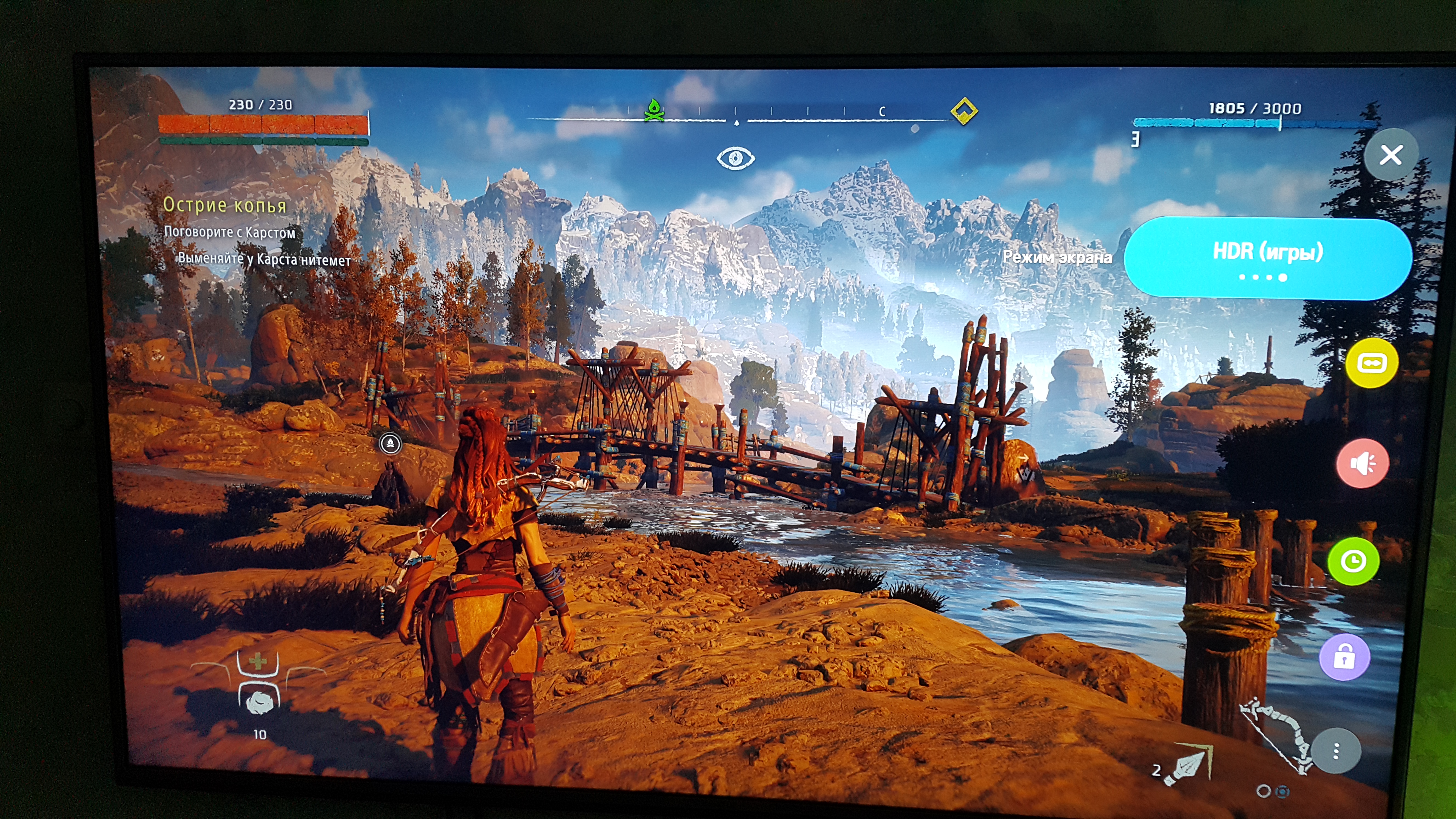Viewport: 1456px width, 819px height.
Task: Open the "Острие копья" quest tracker
Action: pos(224,204)
